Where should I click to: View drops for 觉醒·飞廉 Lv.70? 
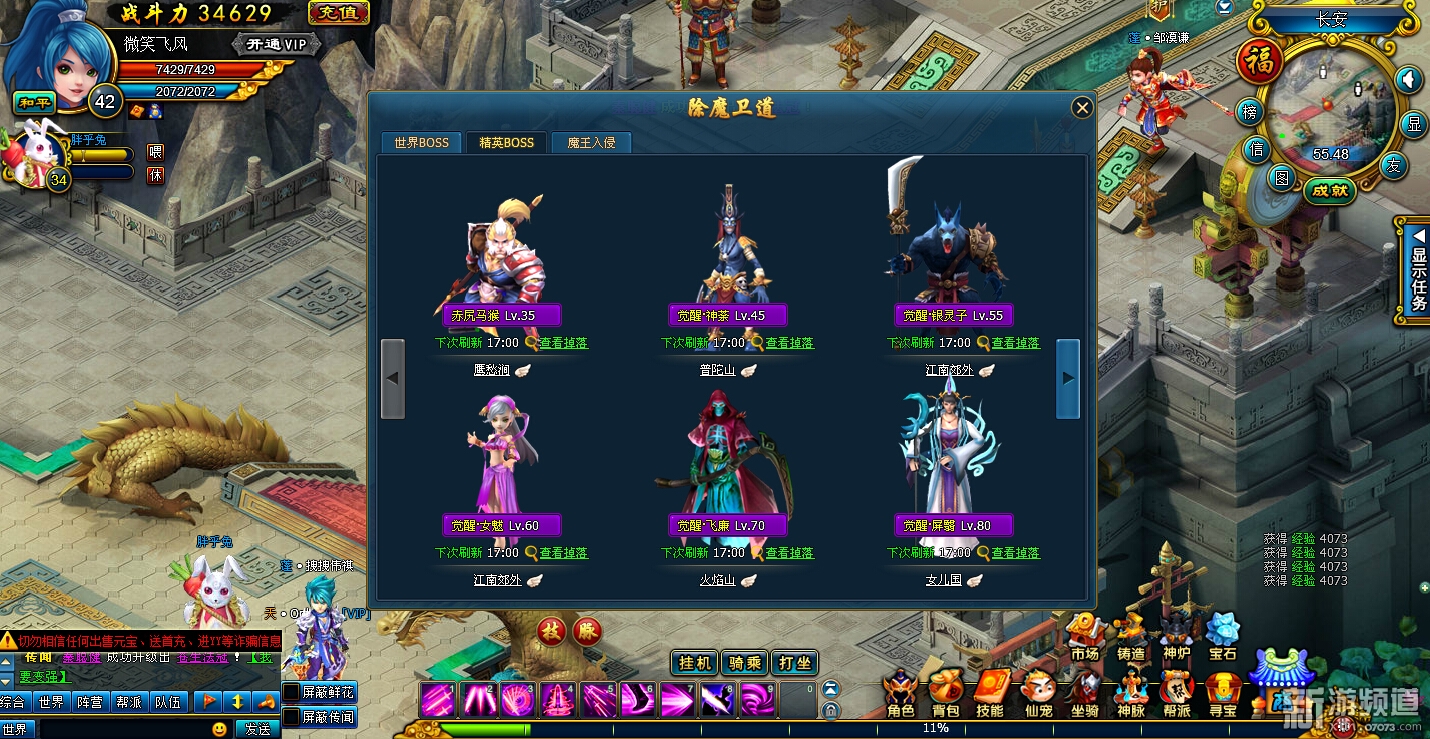click(x=789, y=553)
